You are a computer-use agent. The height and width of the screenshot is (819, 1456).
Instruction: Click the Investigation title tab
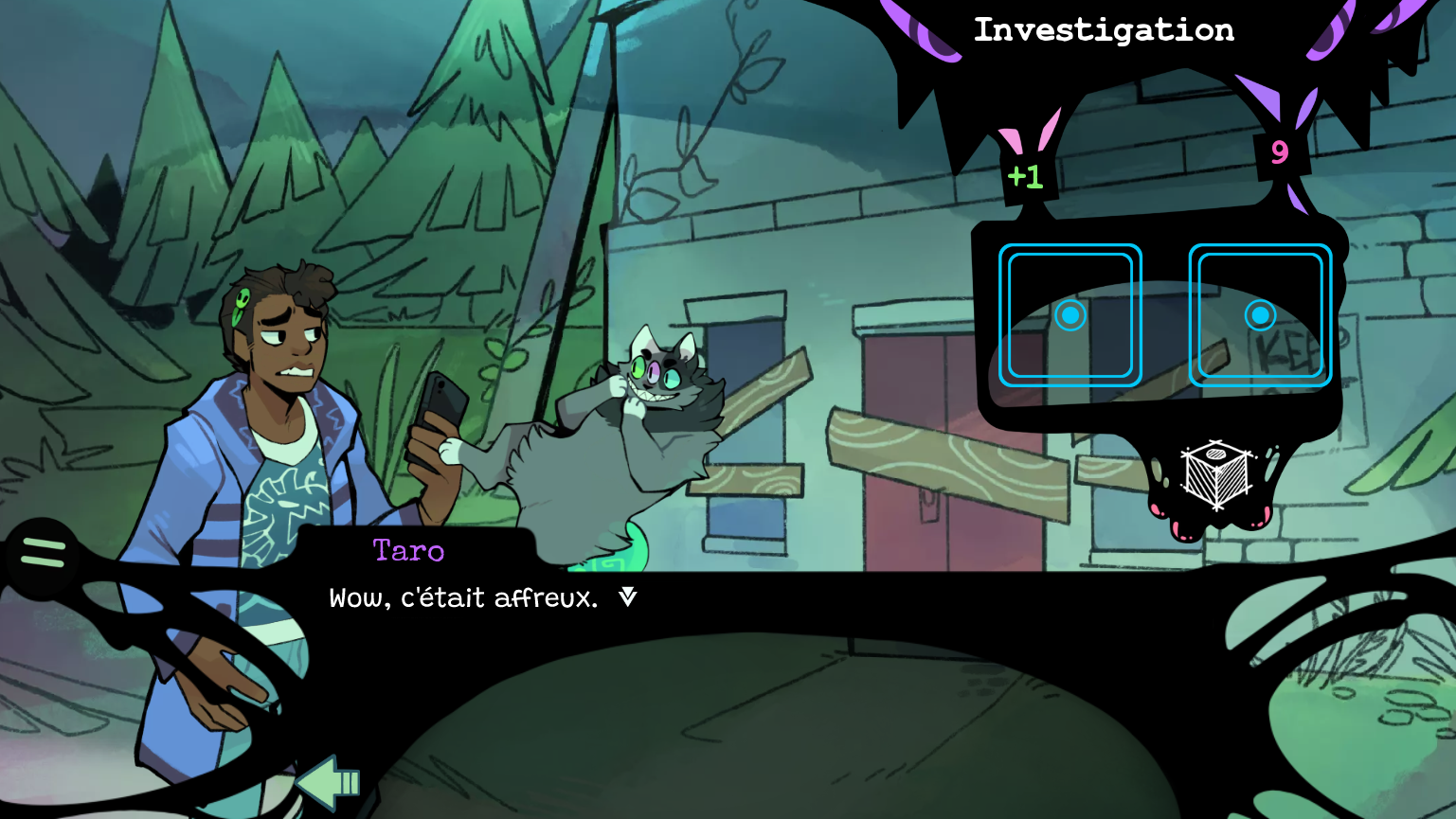point(1105,29)
